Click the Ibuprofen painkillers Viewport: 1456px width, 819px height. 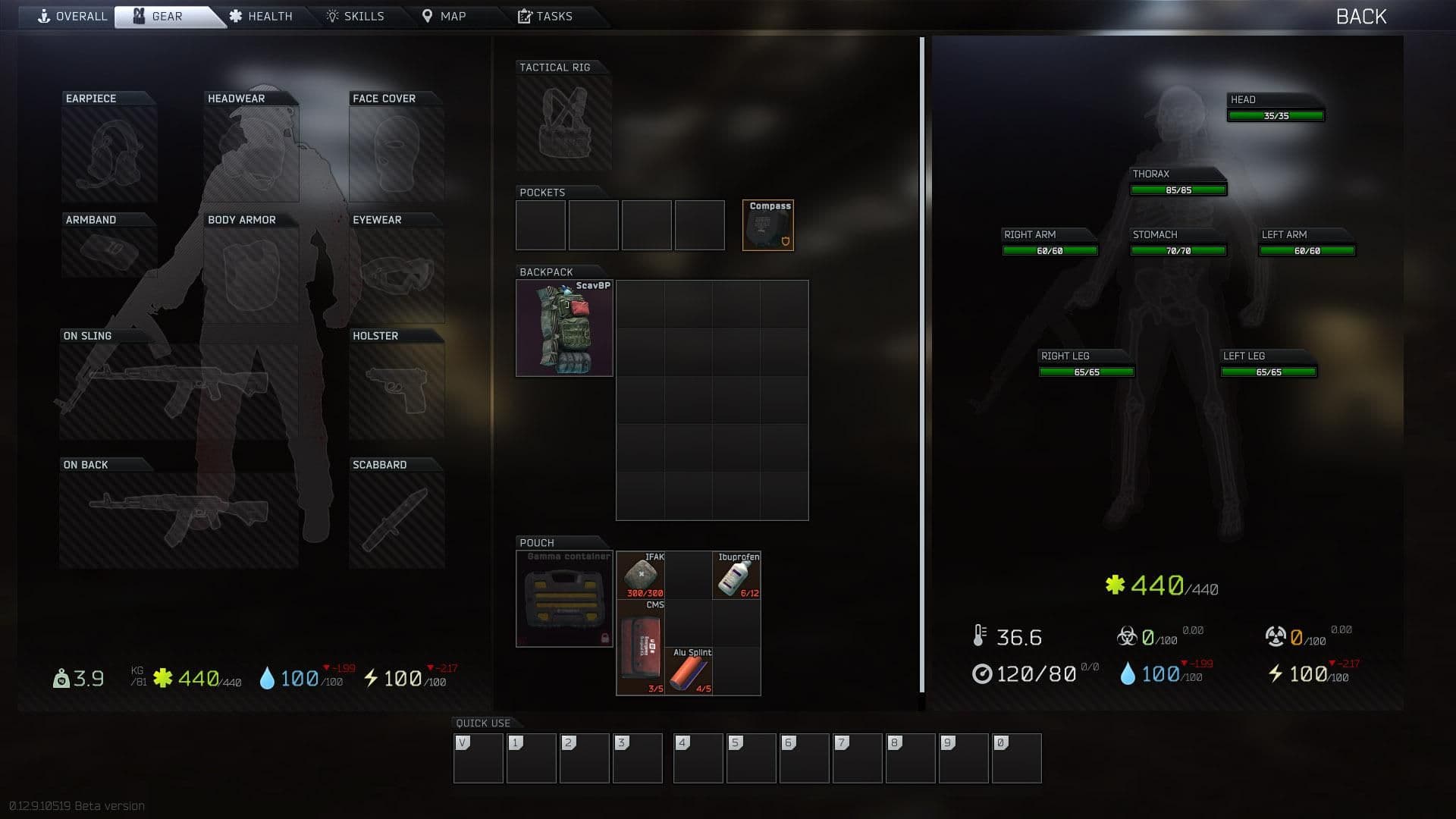click(736, 576)
